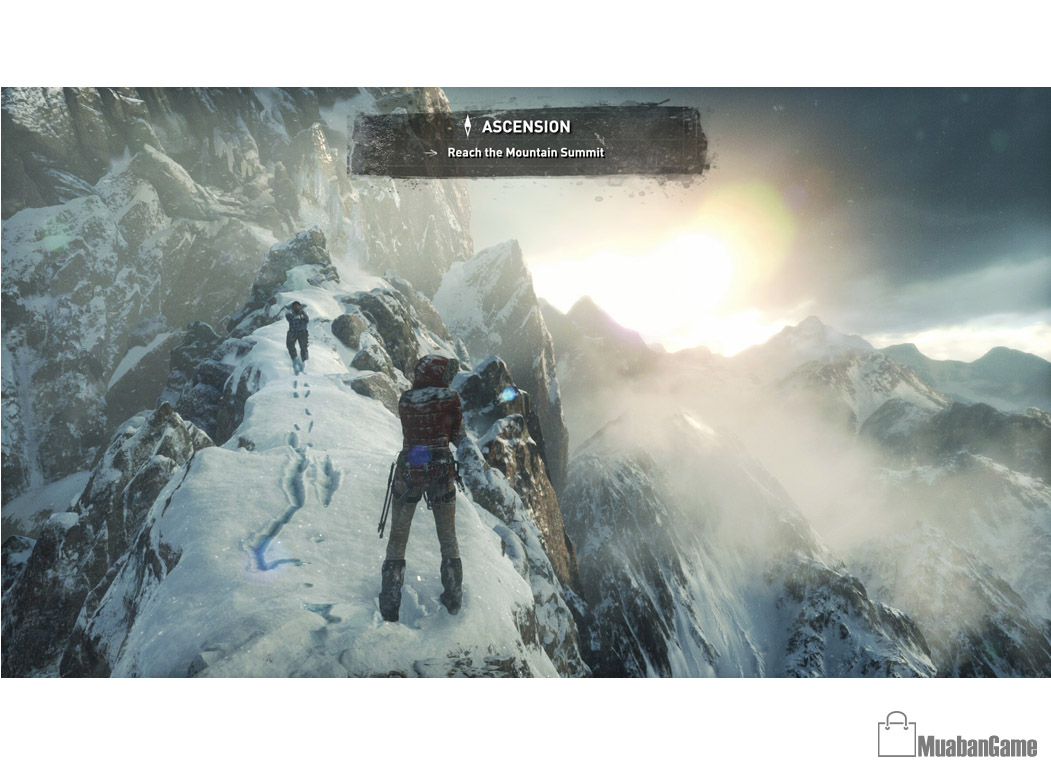
Task: Click the Ascension objective banner
Action: (x=527, y=140)
